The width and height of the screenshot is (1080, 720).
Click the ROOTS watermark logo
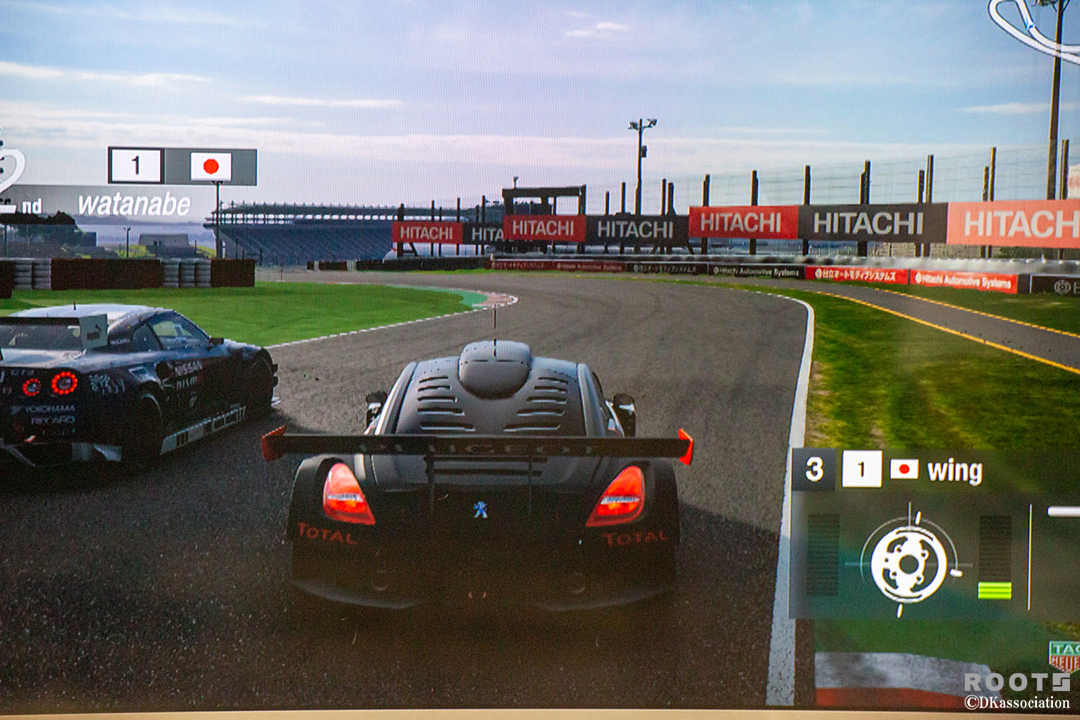(1016, 682)
